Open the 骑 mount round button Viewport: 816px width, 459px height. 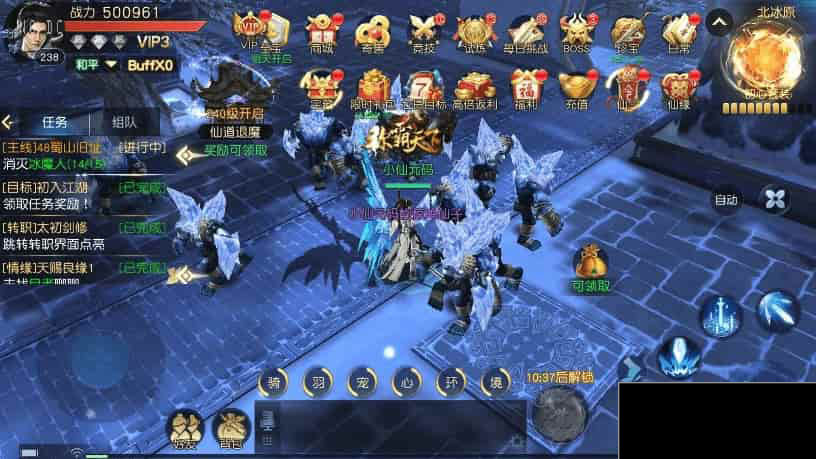coord(274,383)
